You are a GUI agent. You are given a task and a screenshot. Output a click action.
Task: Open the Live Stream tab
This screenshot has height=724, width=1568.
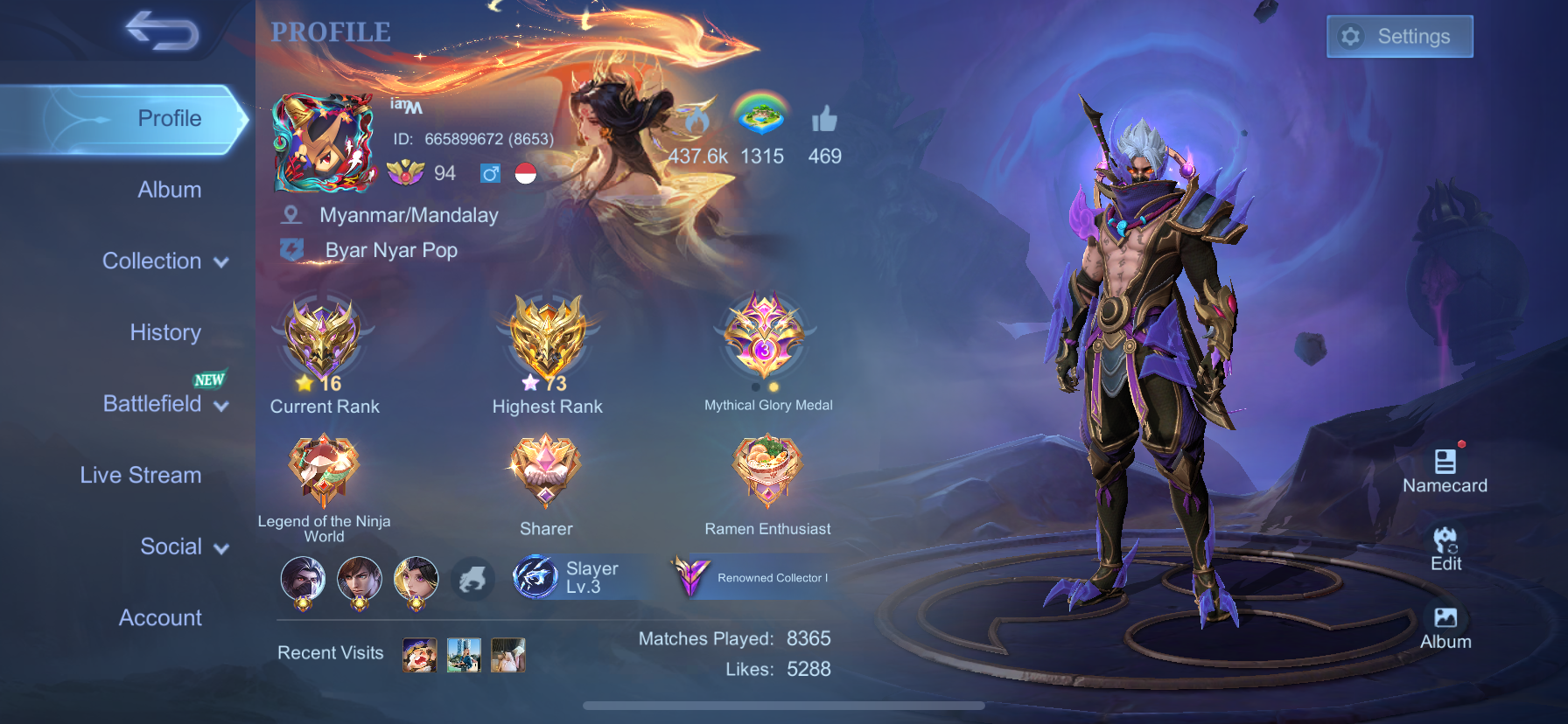(x=141, y=475)
